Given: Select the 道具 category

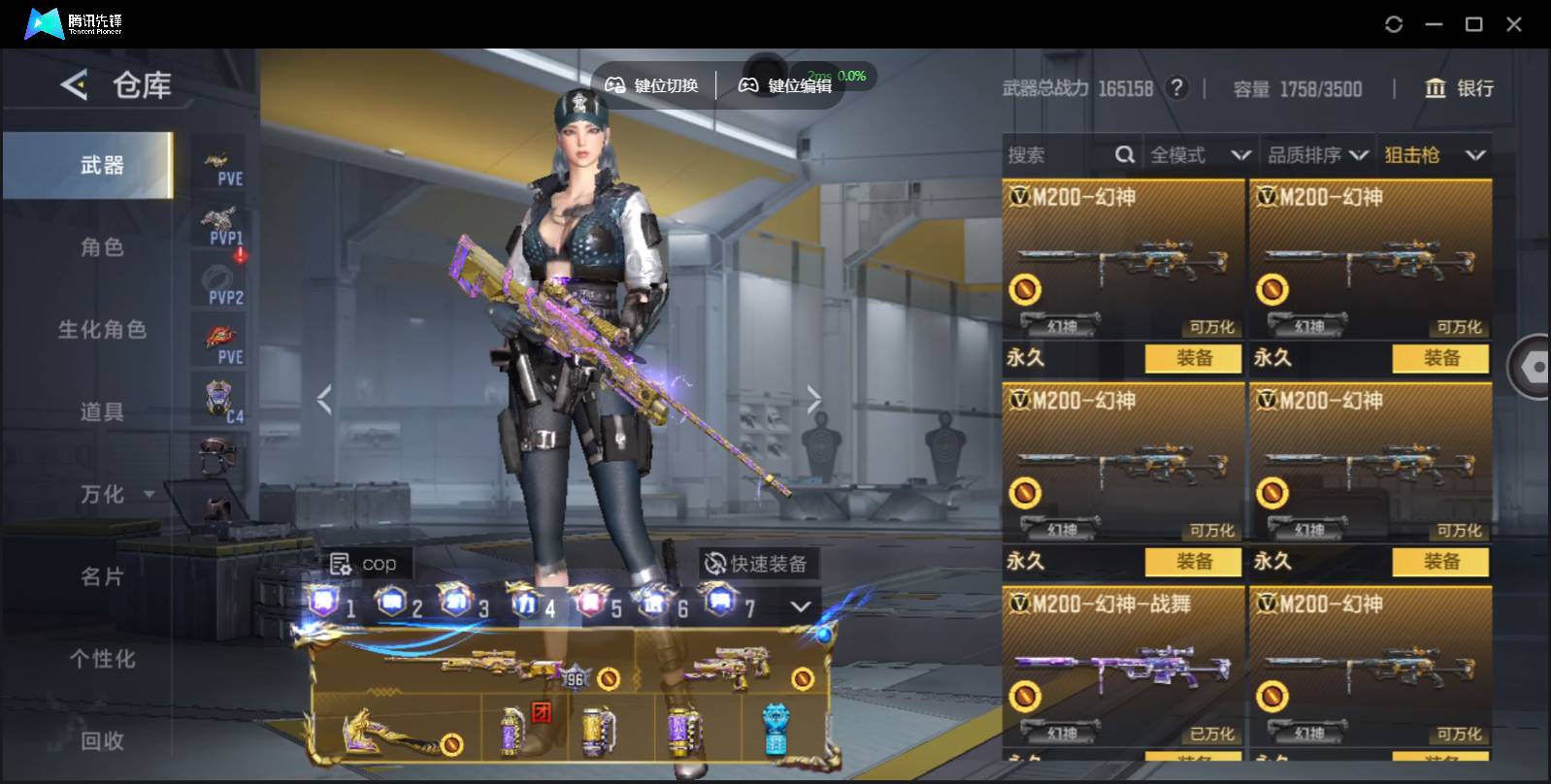Looking at the screenshot, I should click(x=102, y=412).
